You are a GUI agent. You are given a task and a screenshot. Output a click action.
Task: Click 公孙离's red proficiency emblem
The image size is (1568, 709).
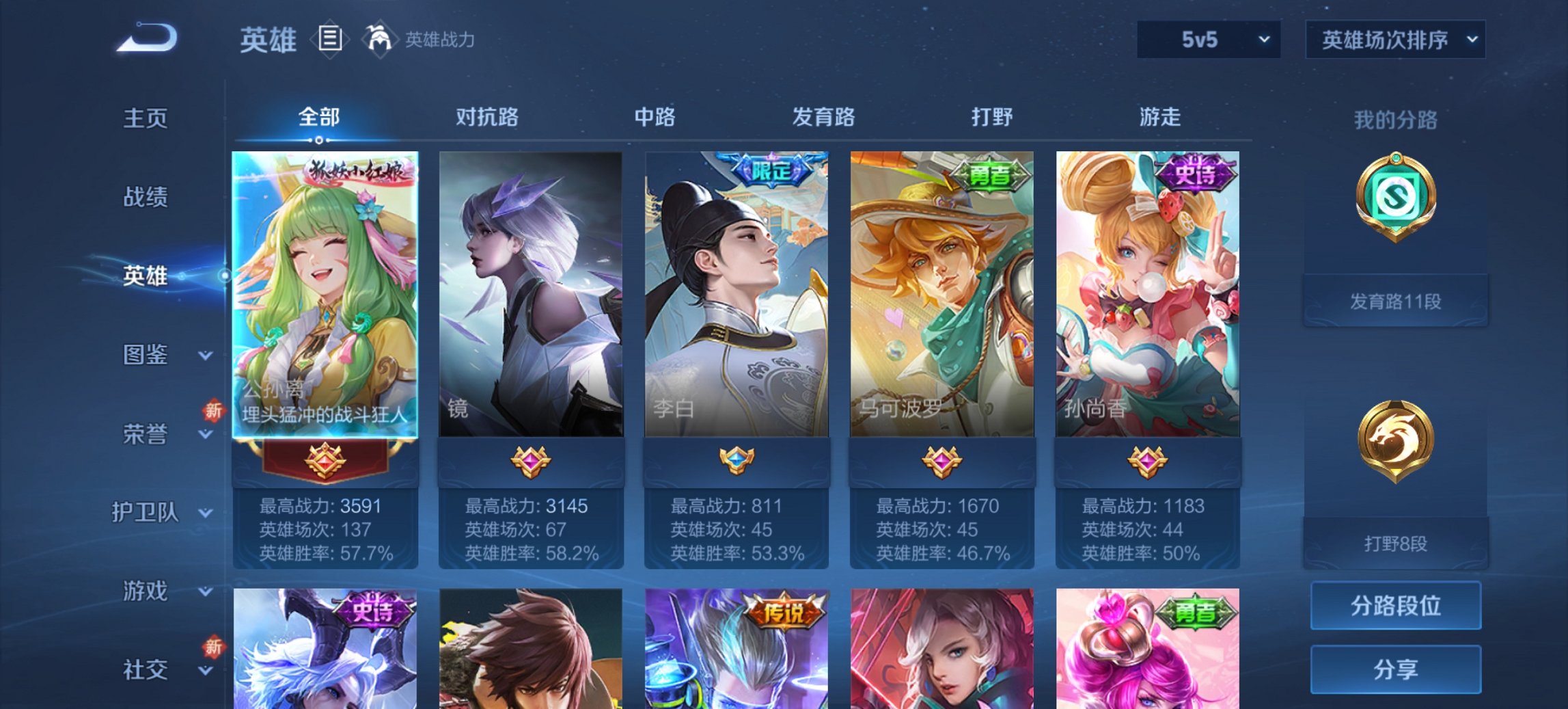(x=326, y=461)
